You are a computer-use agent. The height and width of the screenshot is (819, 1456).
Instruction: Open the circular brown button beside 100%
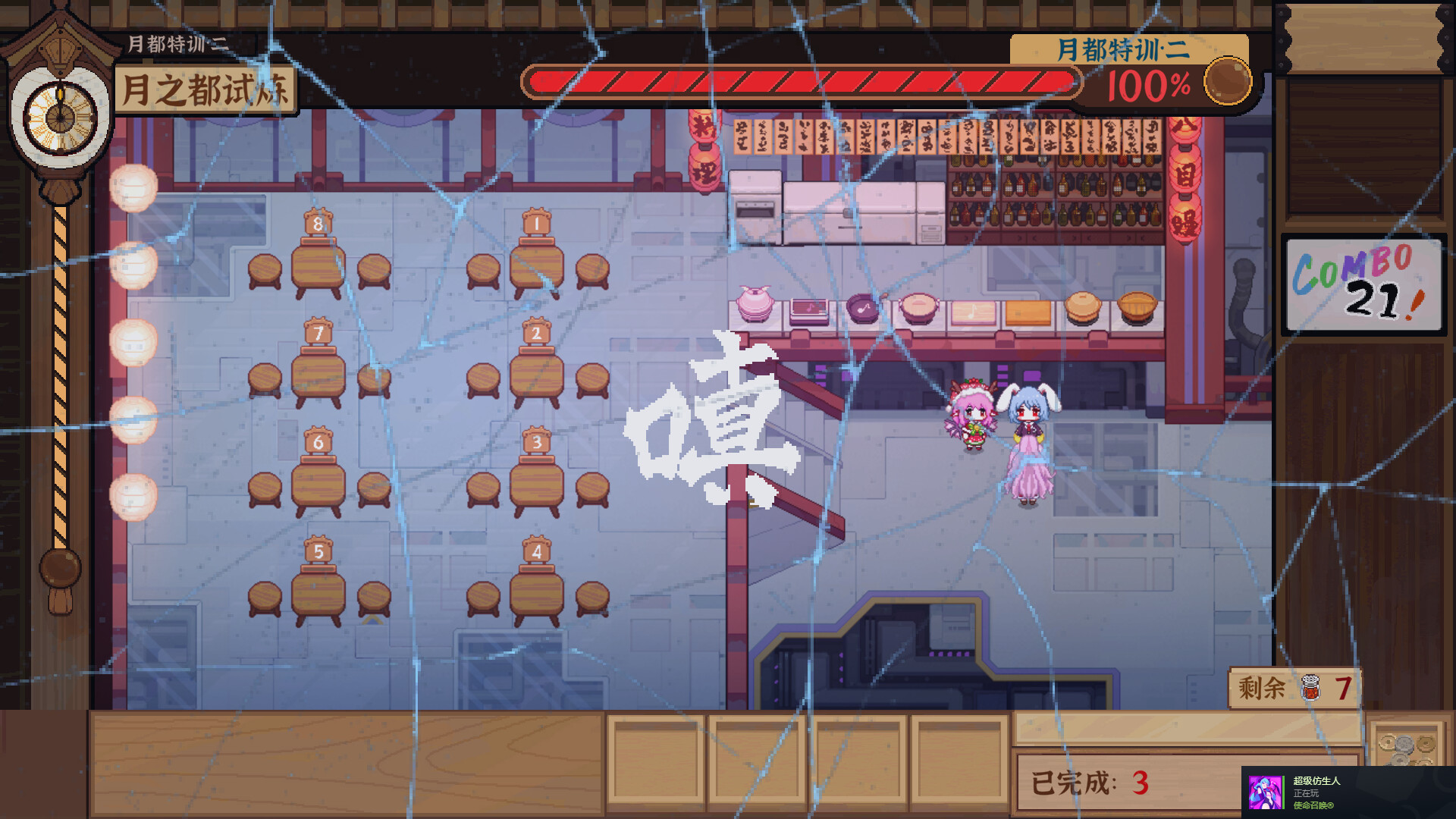click(x=1227, y=80)
